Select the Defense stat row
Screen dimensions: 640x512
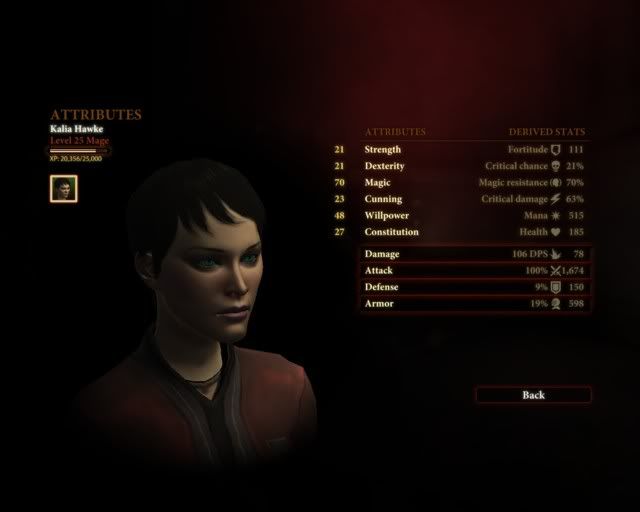point(475,287)
